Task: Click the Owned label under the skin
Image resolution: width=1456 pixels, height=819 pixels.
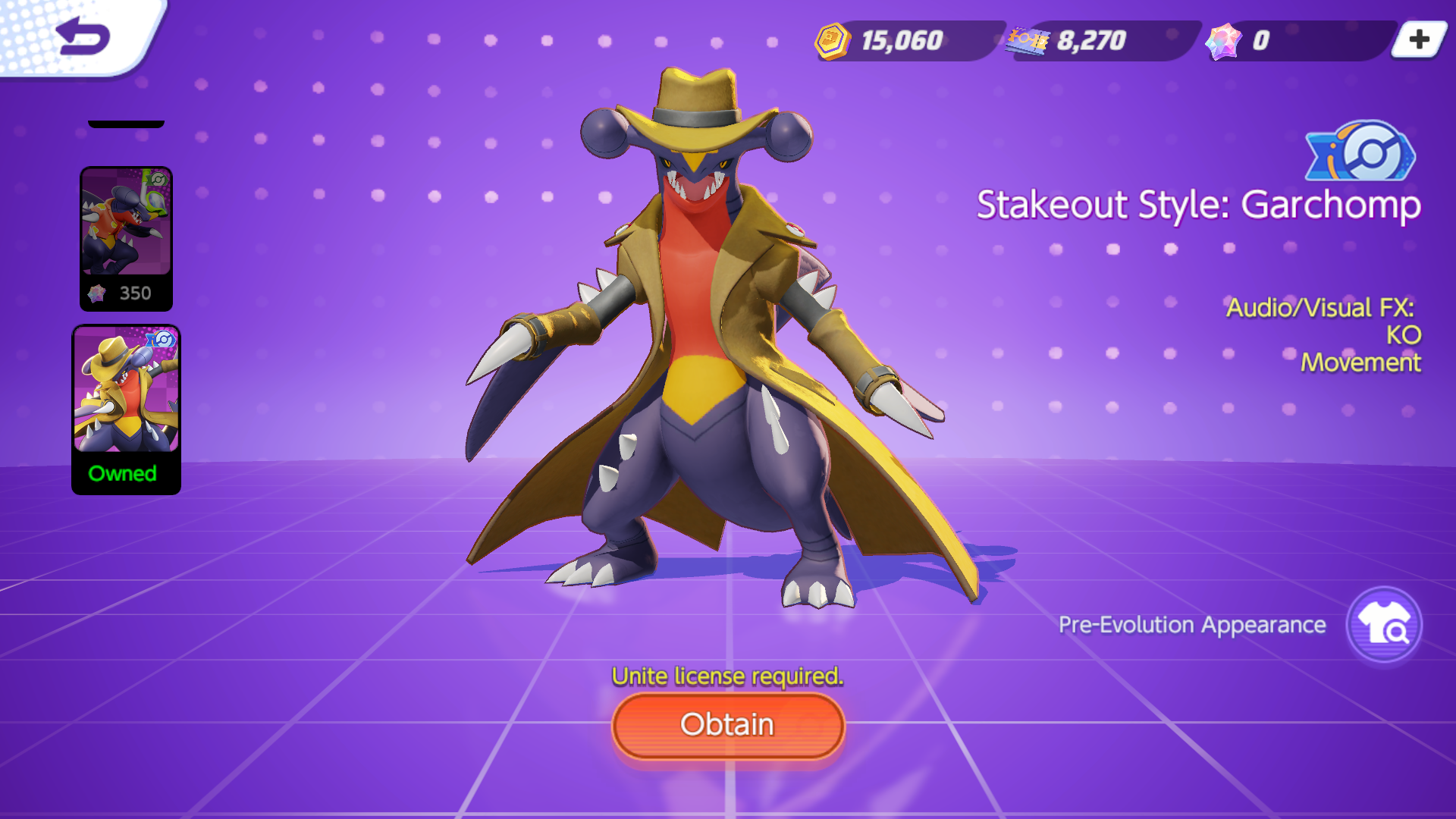Action: [124, 474]
